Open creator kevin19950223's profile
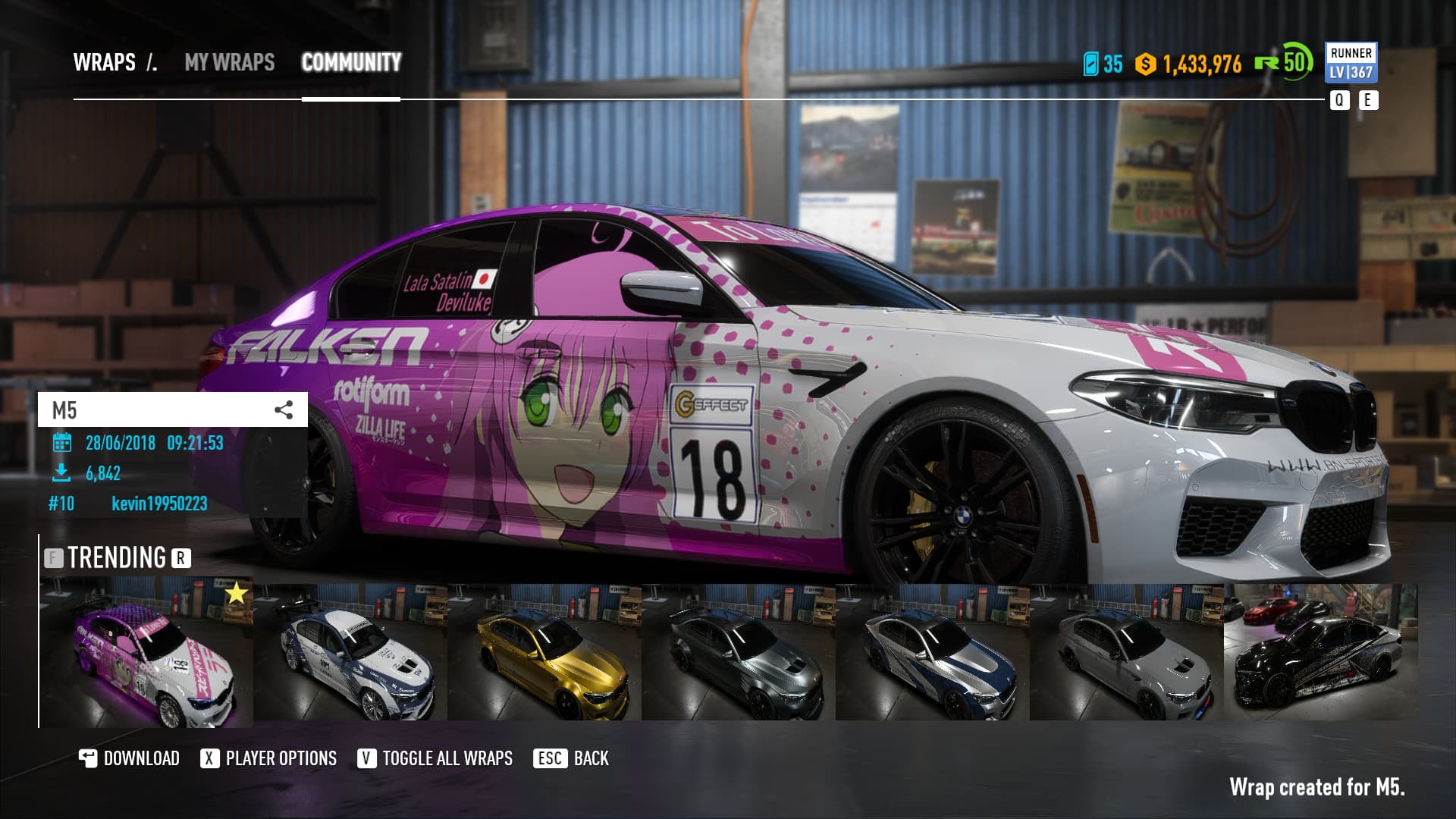1456x819 pixels. coord(159,504)
